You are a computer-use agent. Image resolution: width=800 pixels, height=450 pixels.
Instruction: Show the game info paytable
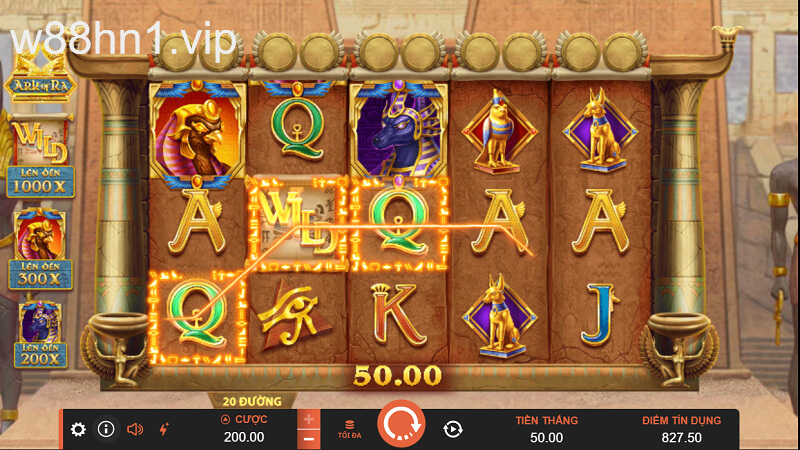[x=106, y=429]
